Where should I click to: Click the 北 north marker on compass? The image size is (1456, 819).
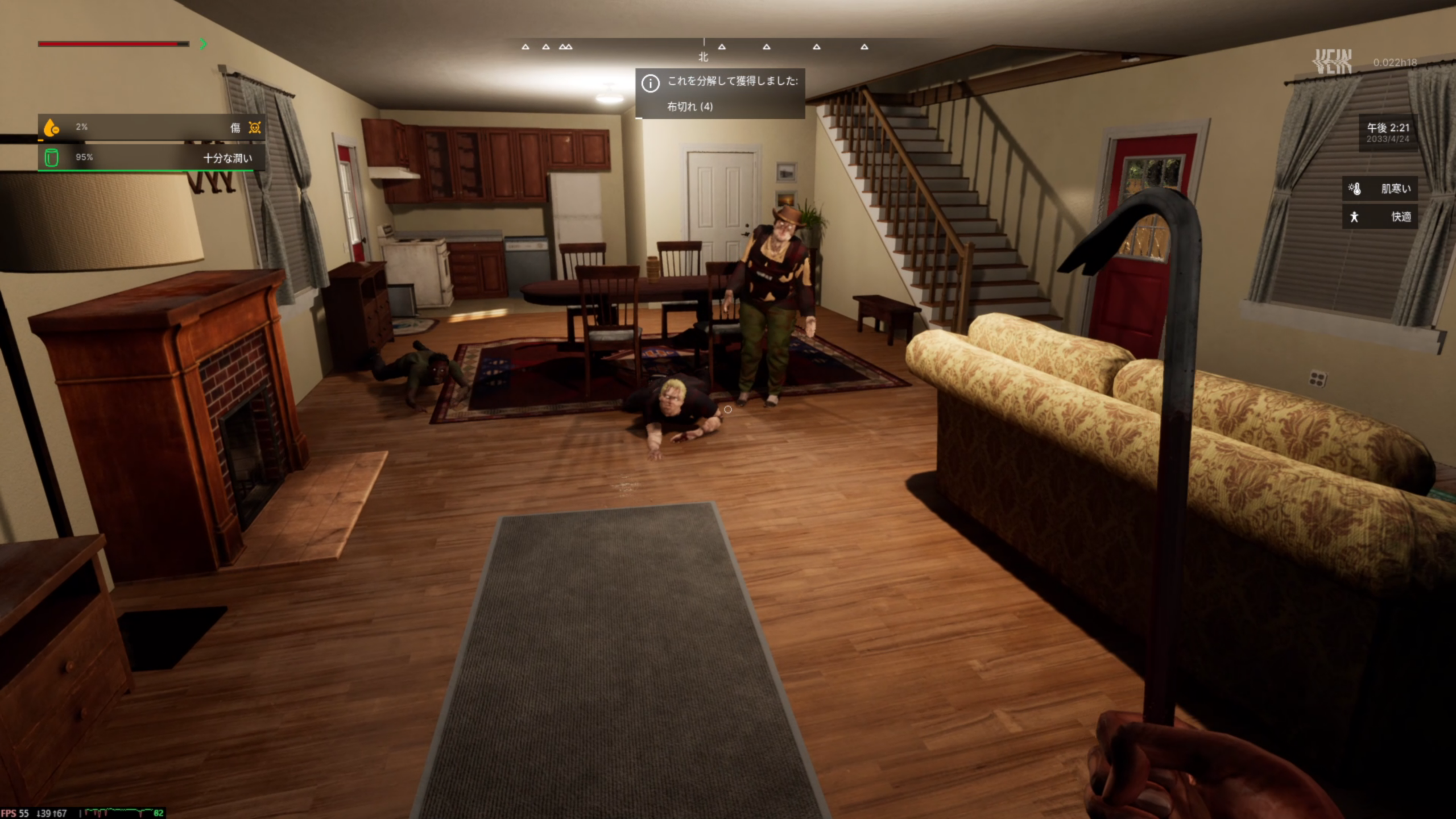[x=704, y=57]
